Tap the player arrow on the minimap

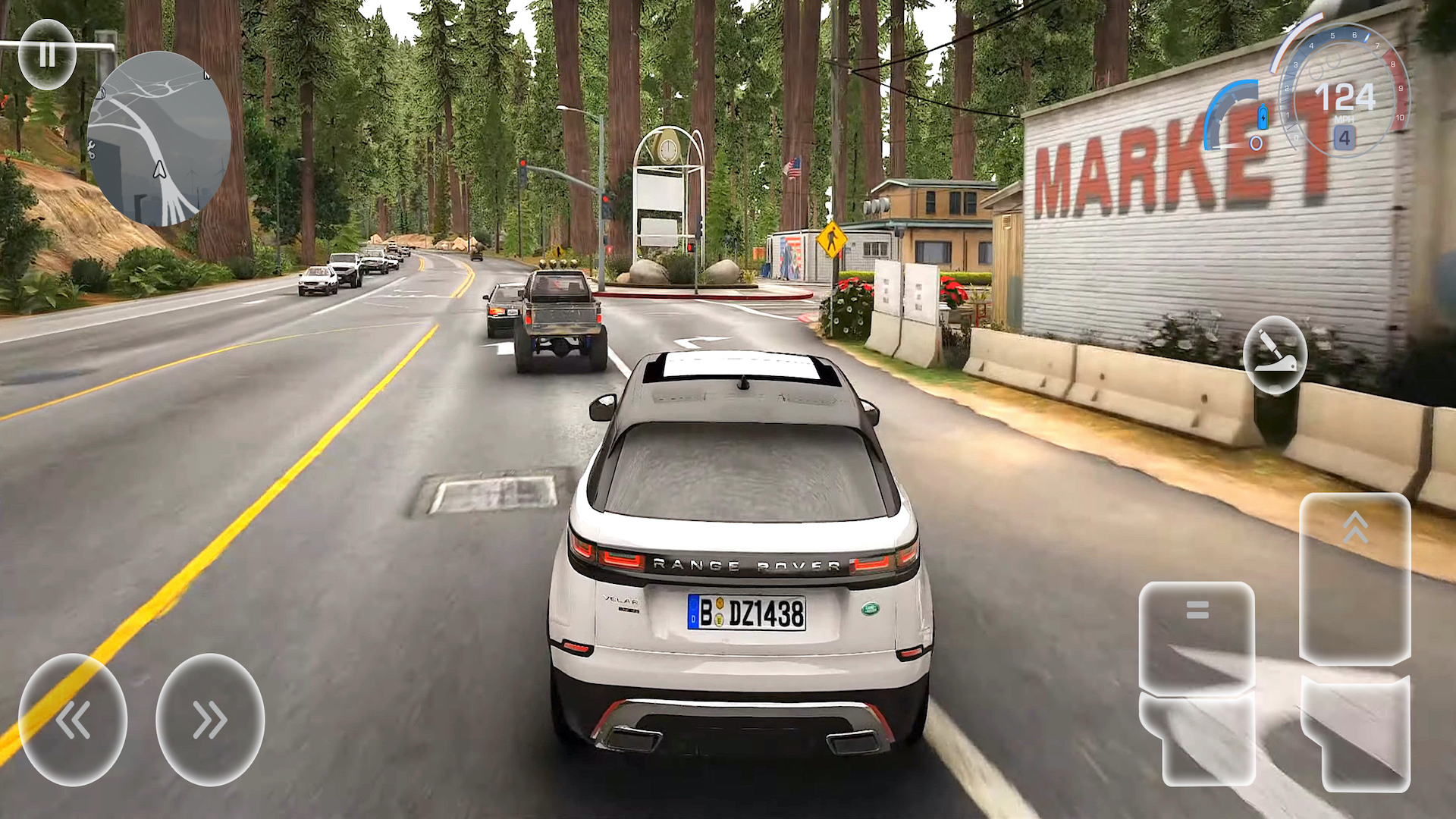tap(158, 170)
